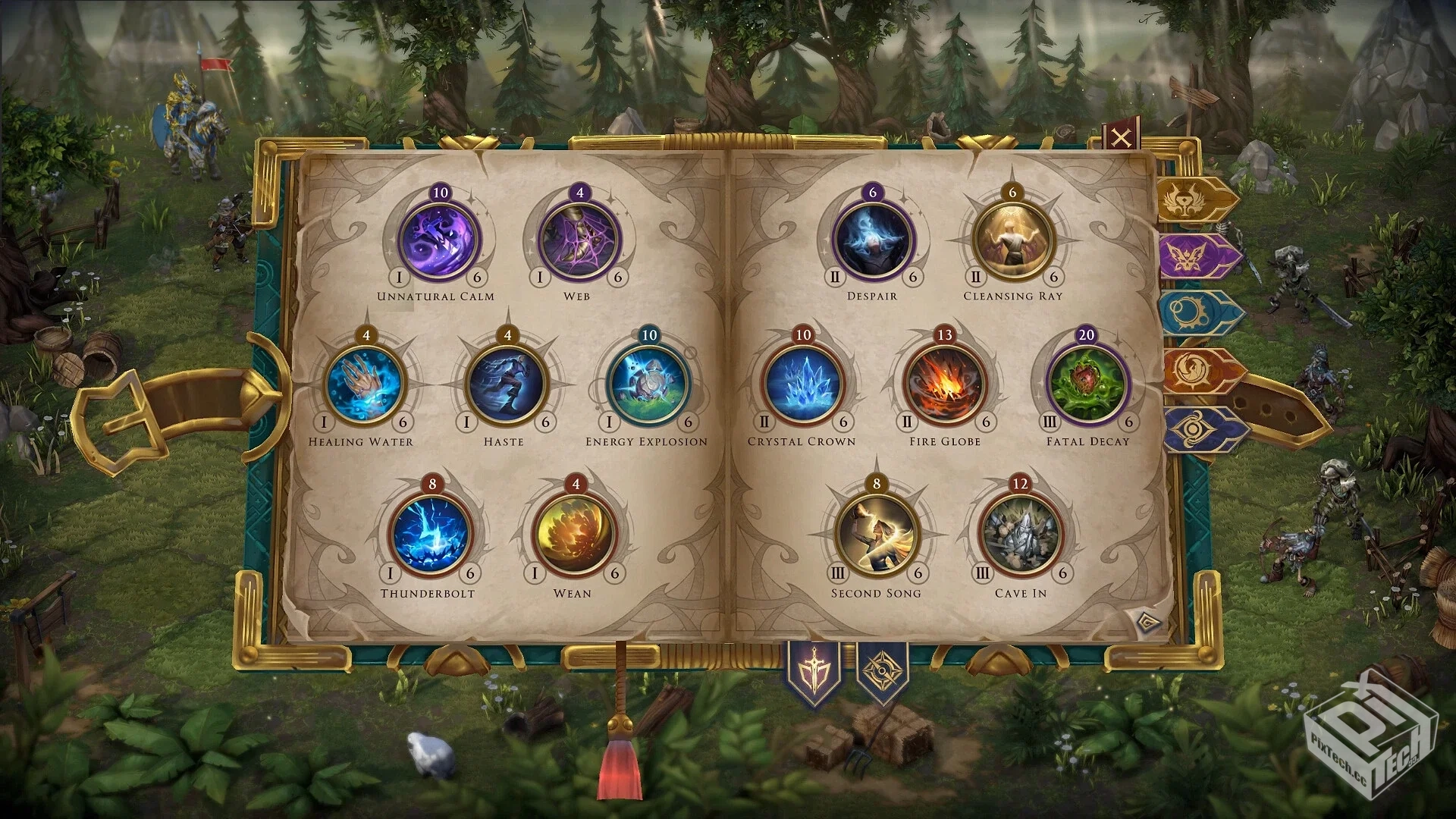Close the spellbook with the X button
The height and width of the screenshot is (819, 1456).
1121,138
